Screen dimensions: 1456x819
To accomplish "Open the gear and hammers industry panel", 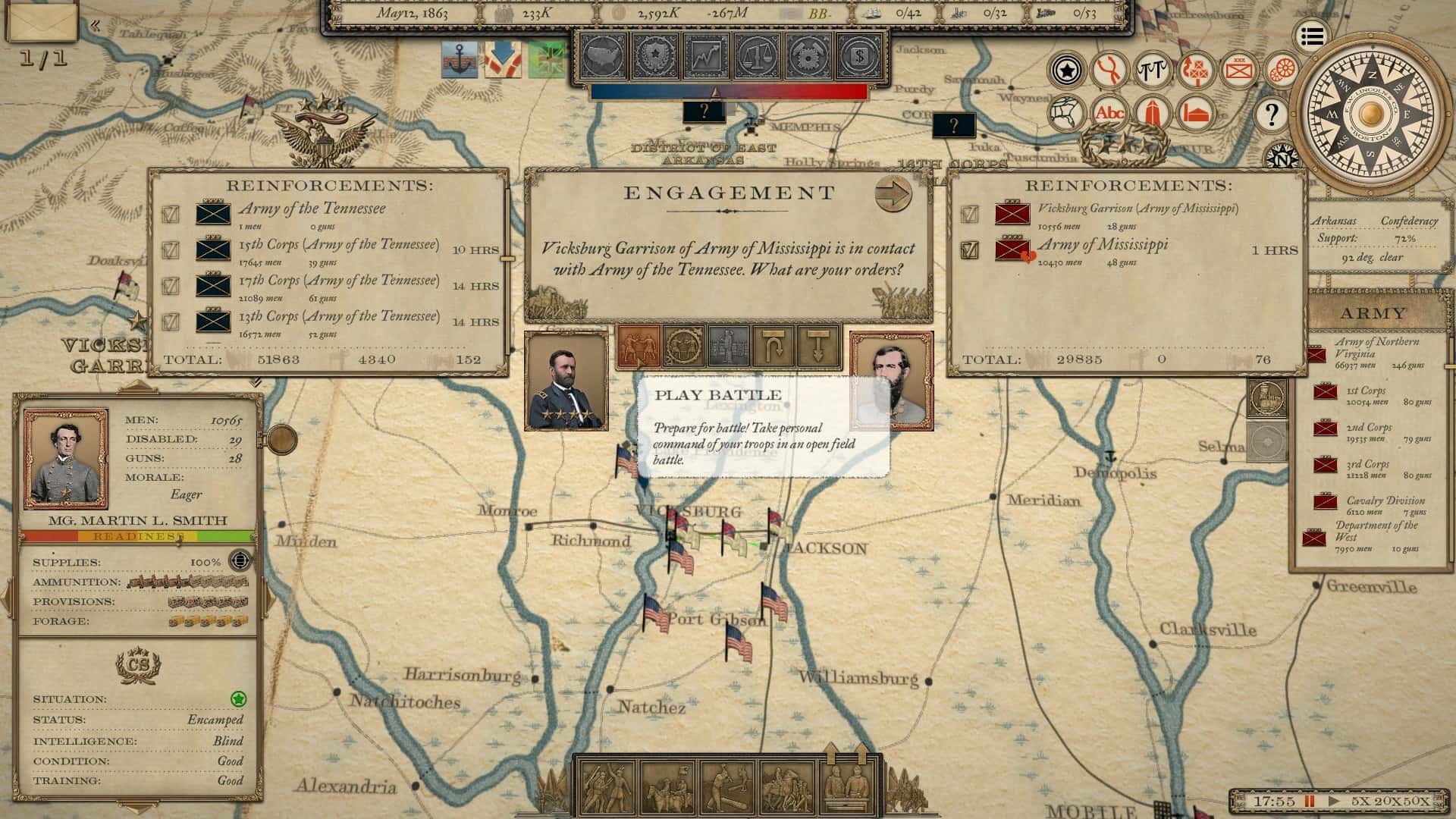I will [808, 55].
